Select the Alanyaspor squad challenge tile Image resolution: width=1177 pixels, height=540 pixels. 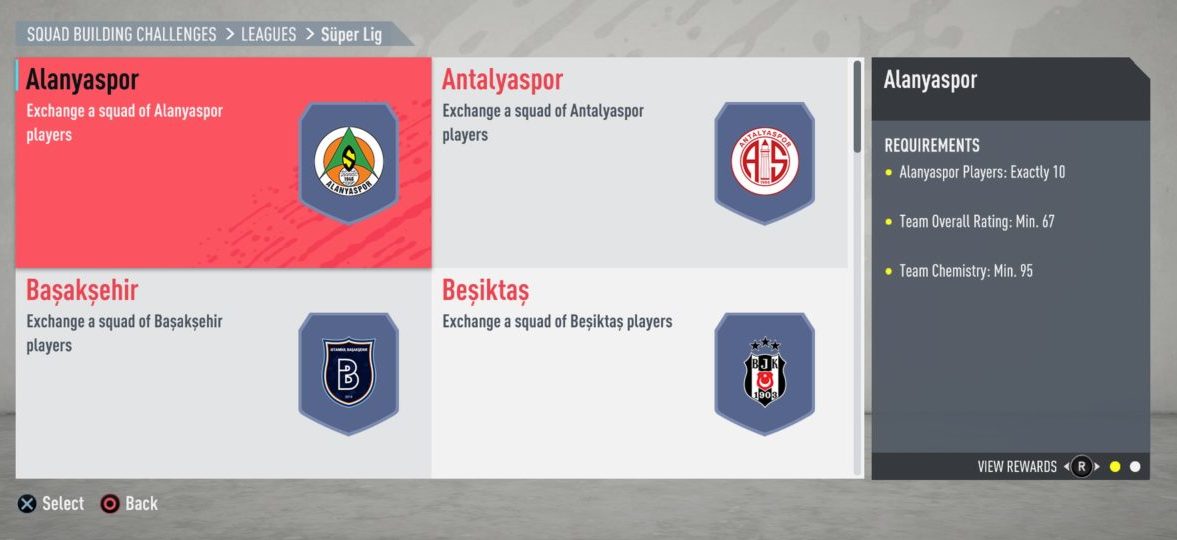(223, 162)
